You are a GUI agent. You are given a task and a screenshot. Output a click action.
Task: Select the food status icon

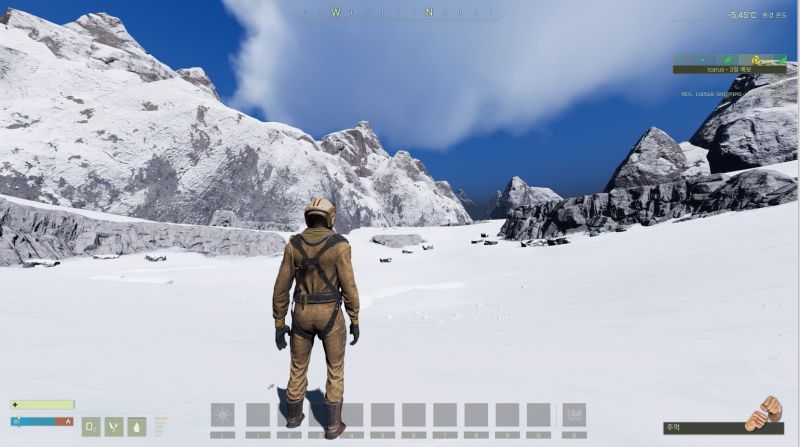point(114,426)
